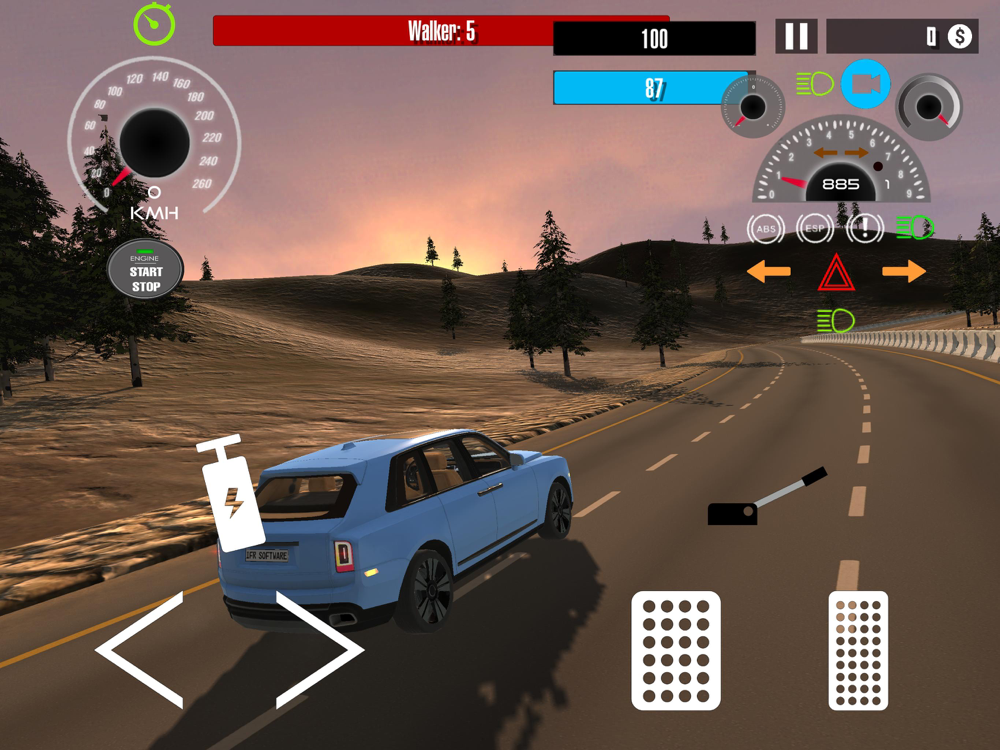Click the green stopwatch icon
1000x750 pixels.
[154, 24]
